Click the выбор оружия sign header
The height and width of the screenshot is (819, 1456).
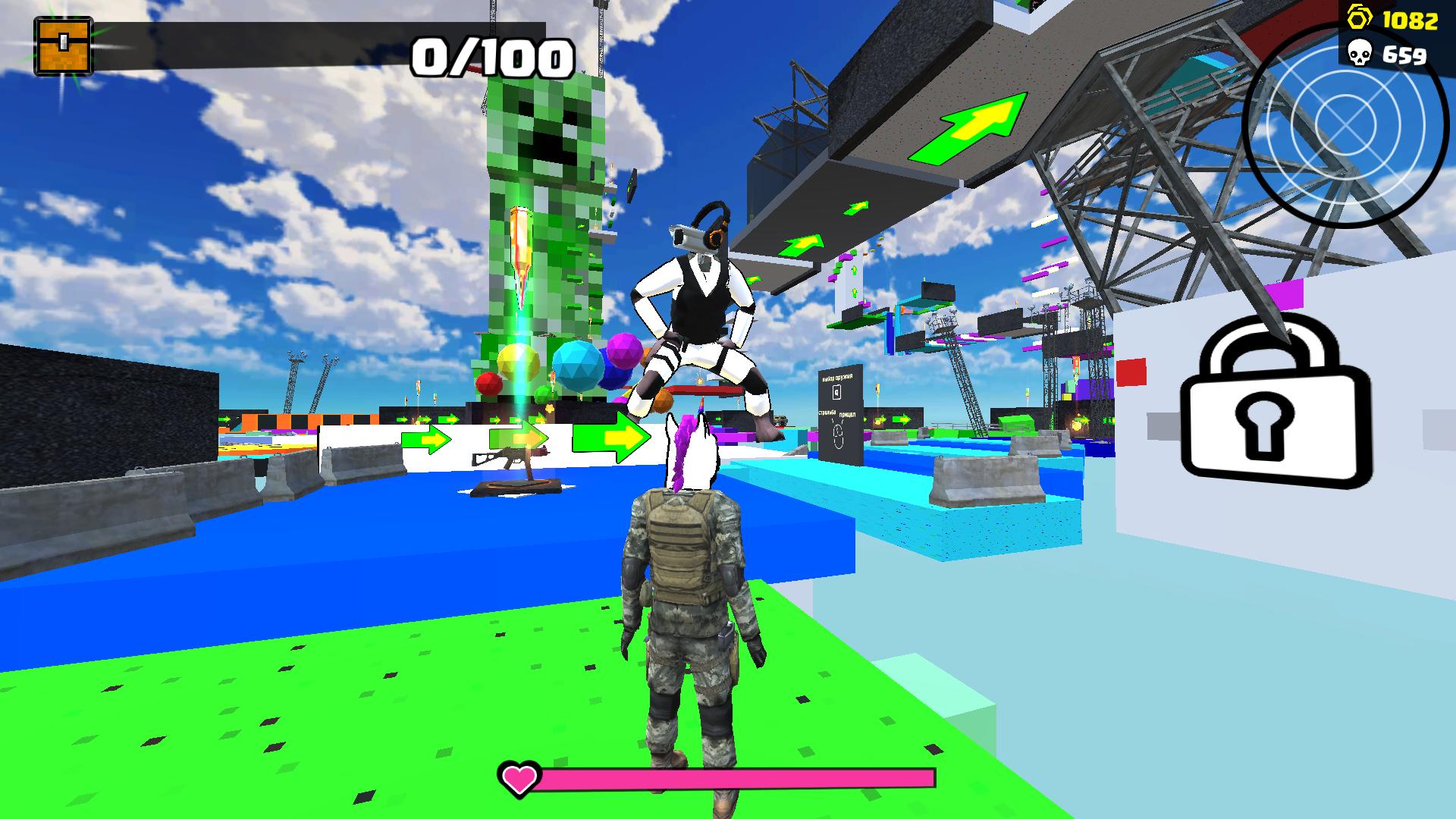point(837,378)
